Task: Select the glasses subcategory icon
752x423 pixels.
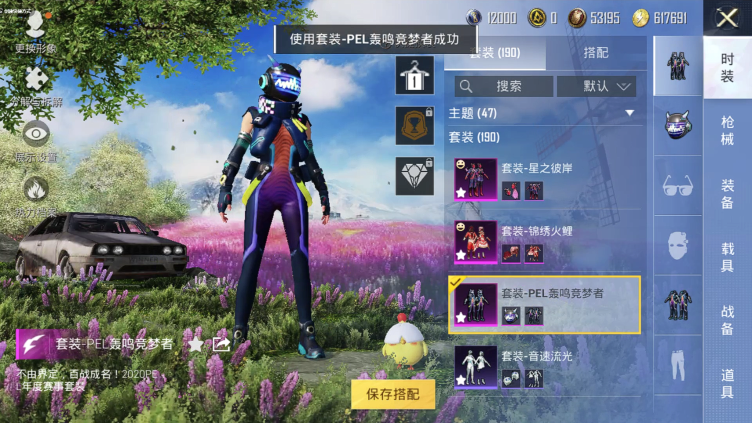Action: pos(678,185)
